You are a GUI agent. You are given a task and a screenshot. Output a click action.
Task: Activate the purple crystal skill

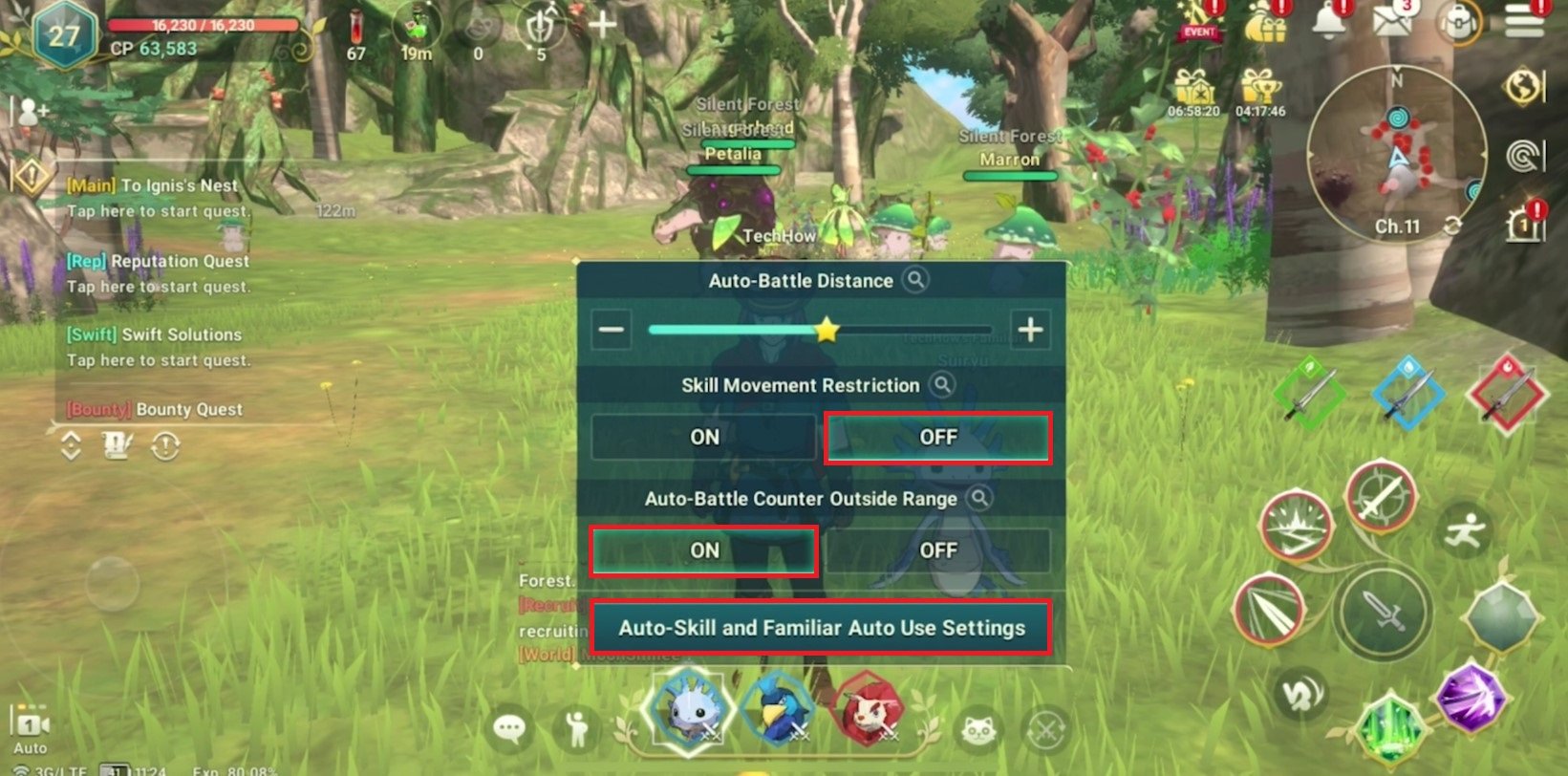click(1471, 698)
